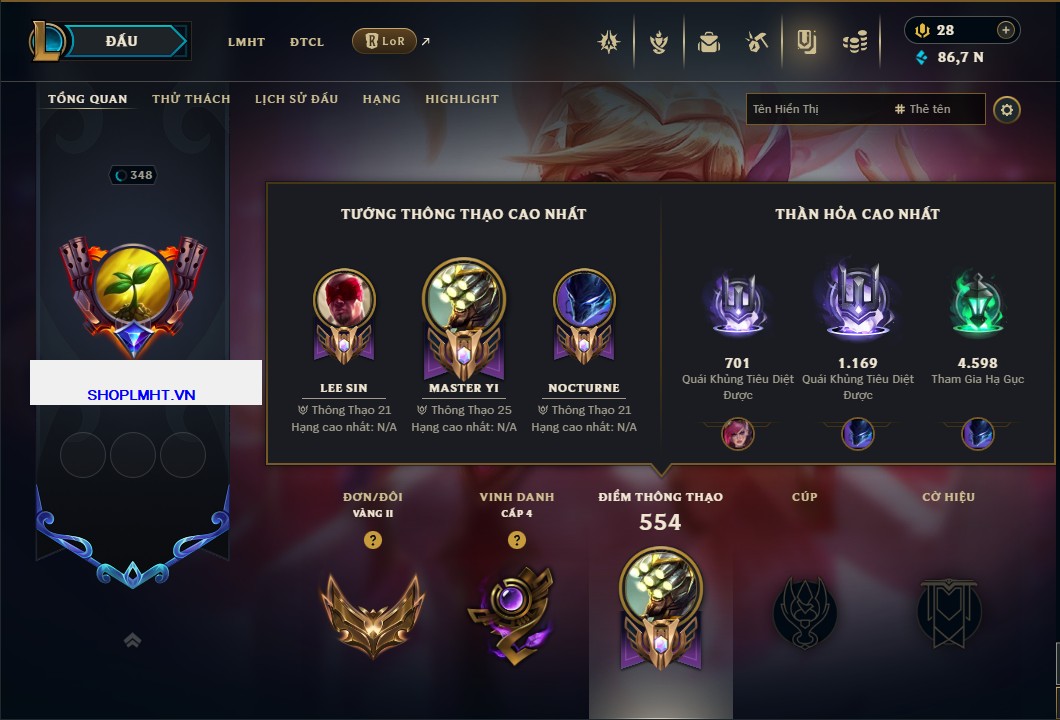Viewport: 1060px width, 720px height.
Task: Switch to the LỊCH SỬ ĐẤU tab
Action: point(296,99)
